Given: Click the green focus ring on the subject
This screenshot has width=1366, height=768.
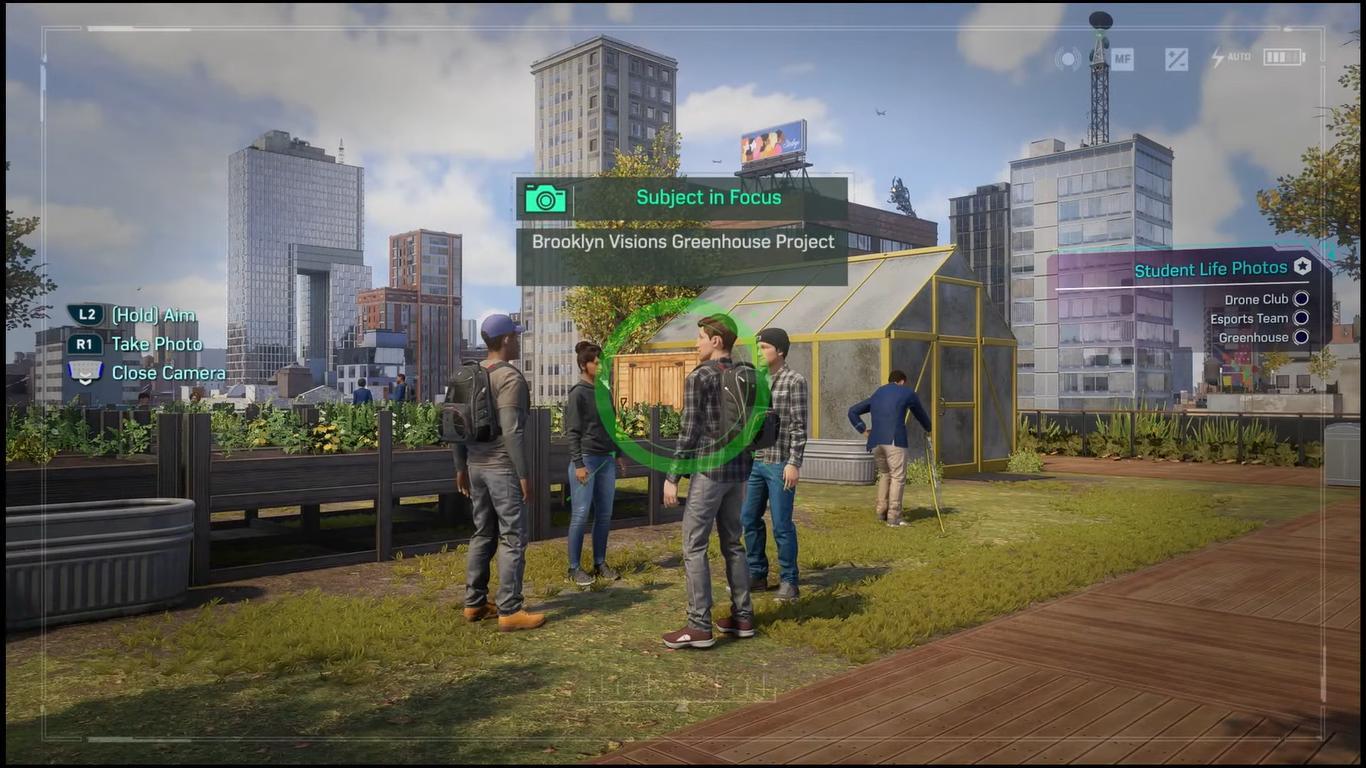Looking at the screenshot, I should [683, 386].
